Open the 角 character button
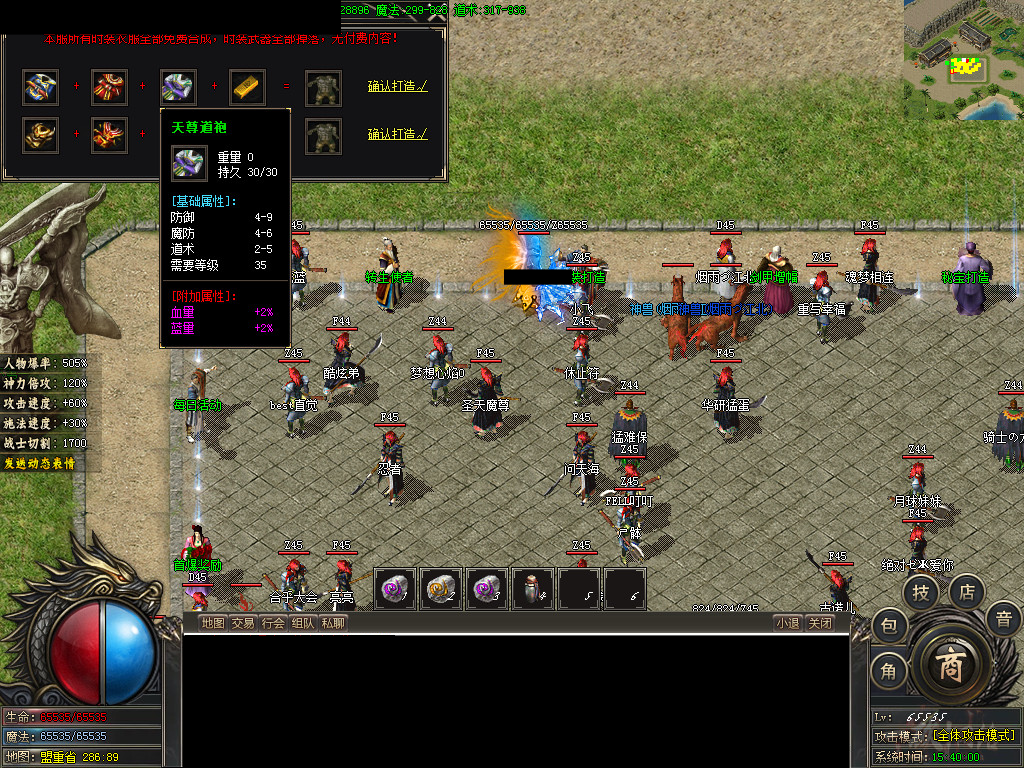This screenshot has height=768, width=1024. [x=888, y=671]
